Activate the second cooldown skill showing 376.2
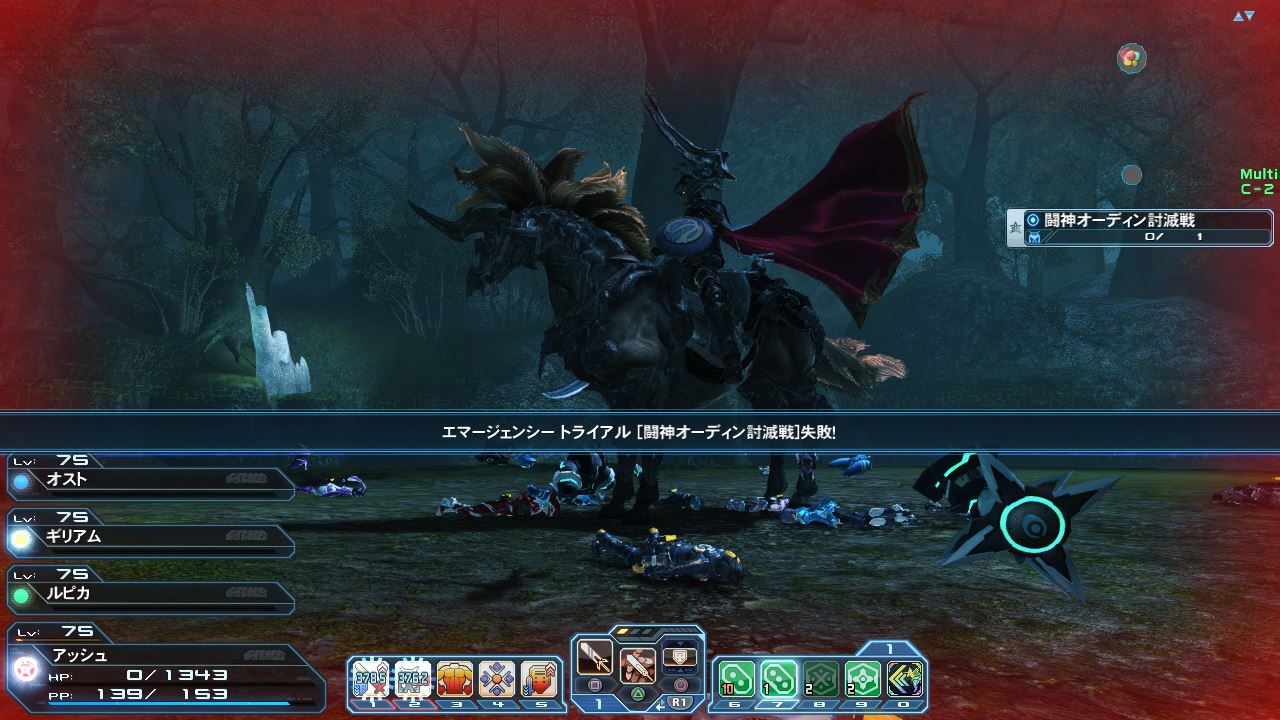The width and height of the screenshot is (1280, 720). pyautogui.click(x=413, y=679)
